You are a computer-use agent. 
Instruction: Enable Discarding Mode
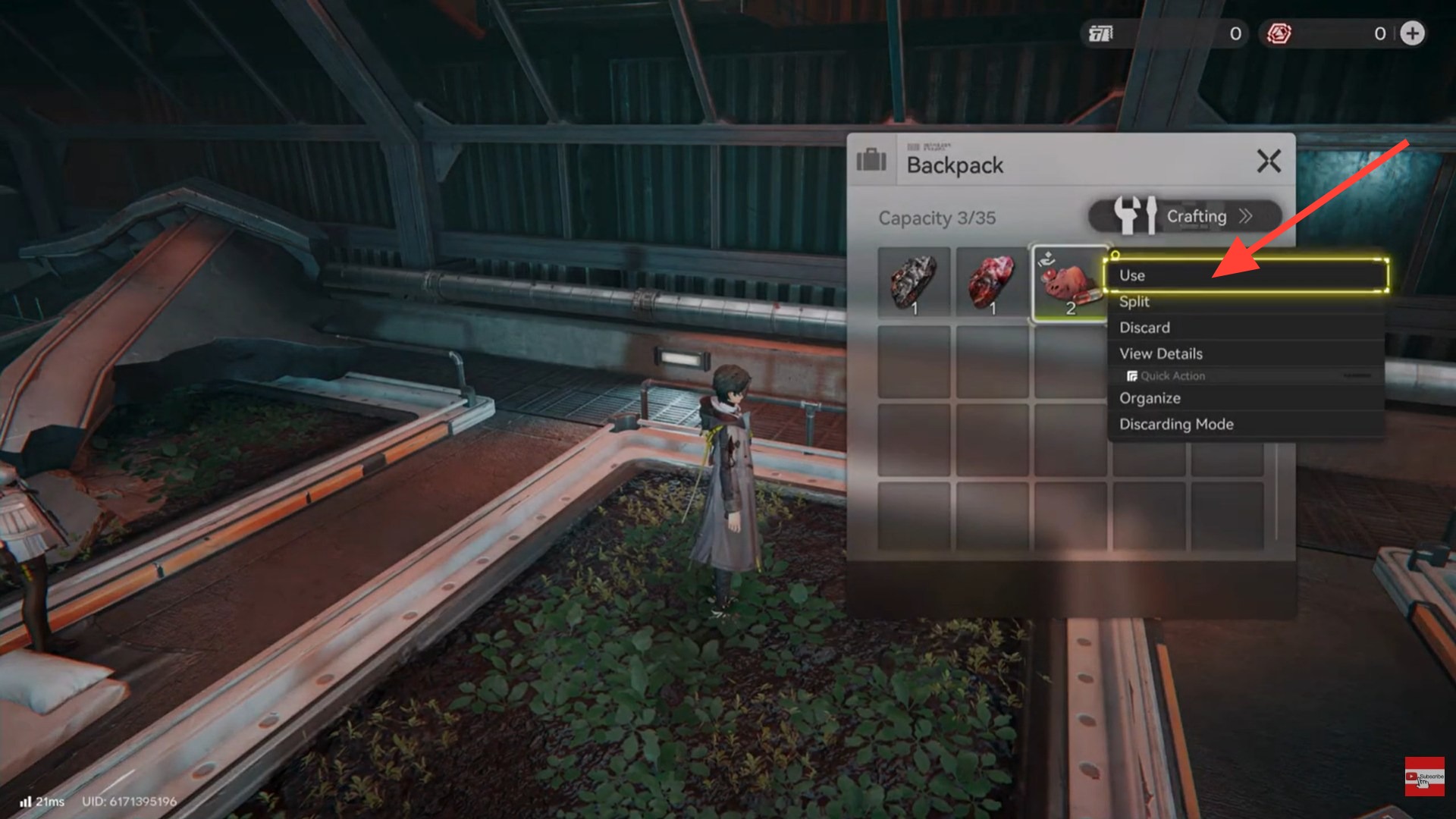coord(1176,424)
